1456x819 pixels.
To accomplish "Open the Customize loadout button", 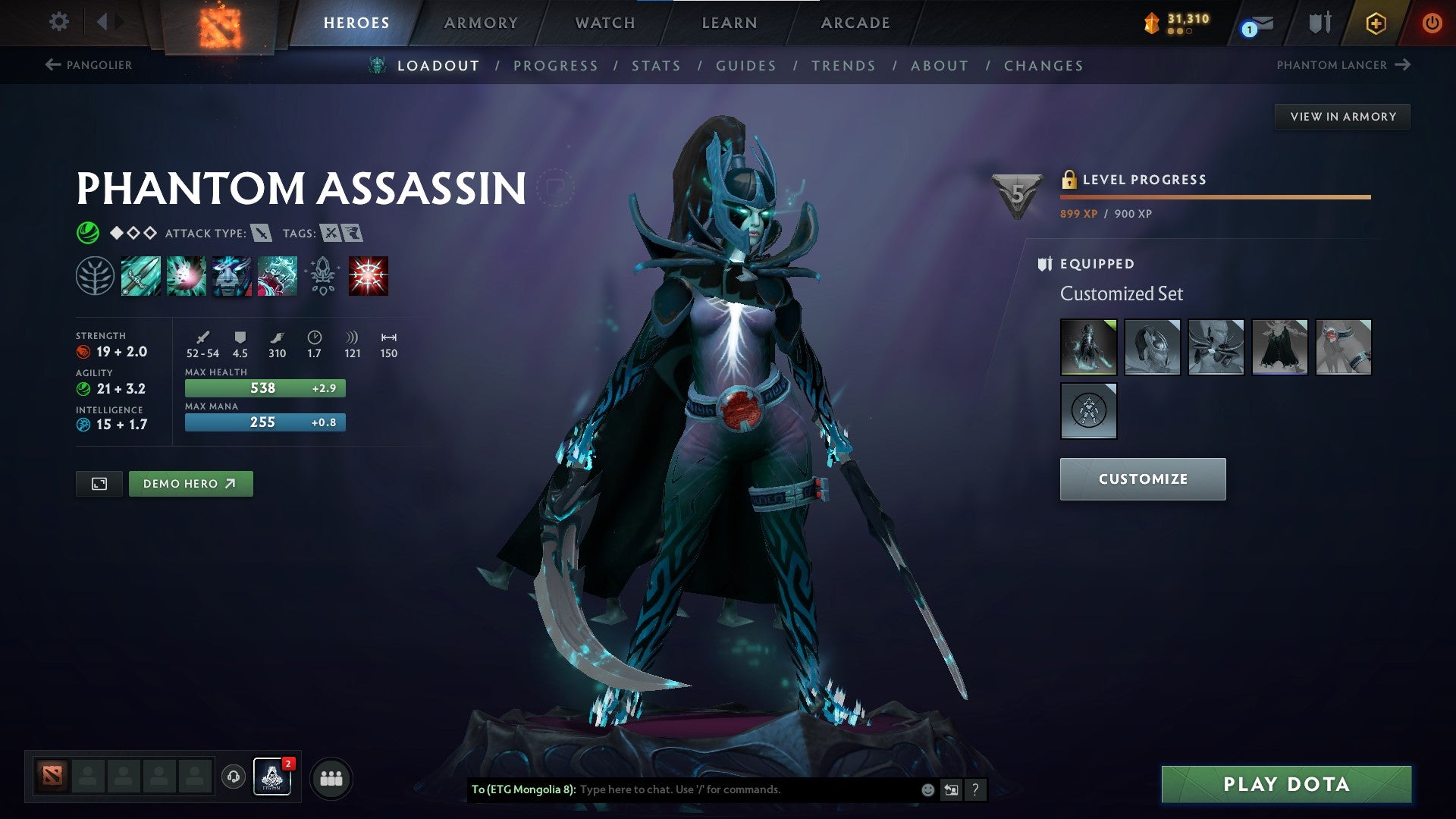I will tap(1142, 479).
